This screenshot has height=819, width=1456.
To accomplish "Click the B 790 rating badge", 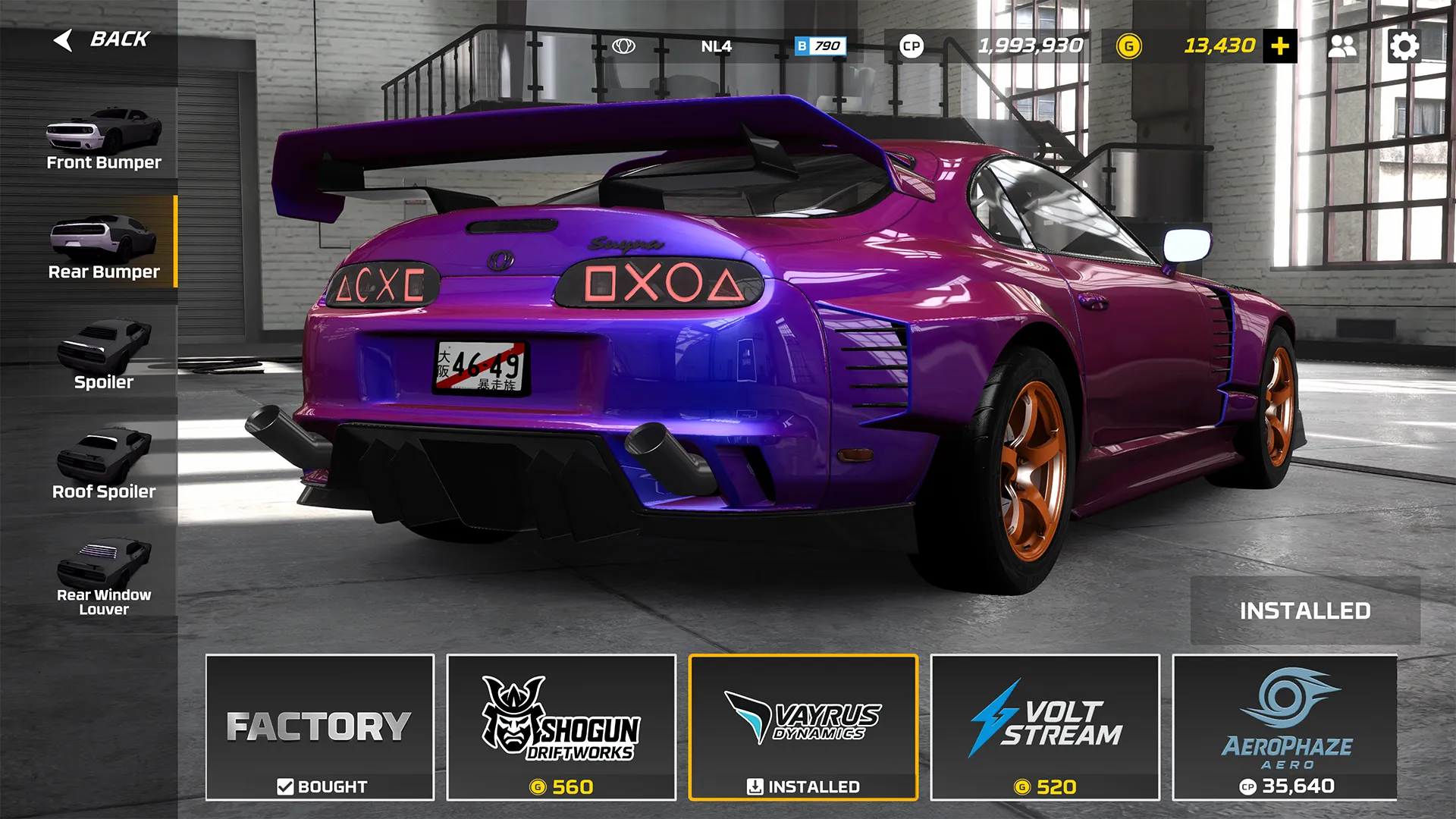I will (821, 45).
